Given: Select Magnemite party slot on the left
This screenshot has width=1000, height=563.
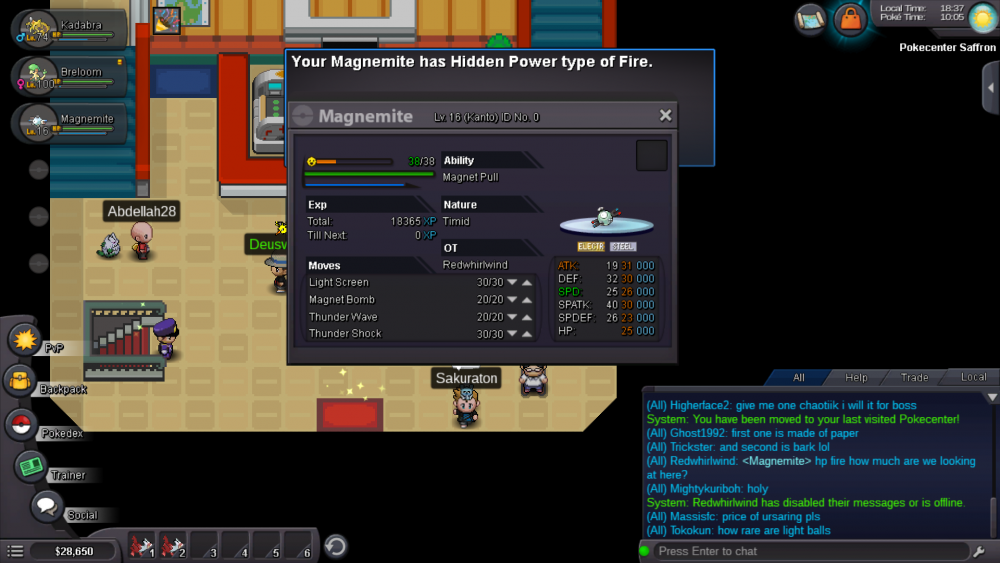Looking at the screenshot, I should (x=68, y=123).
